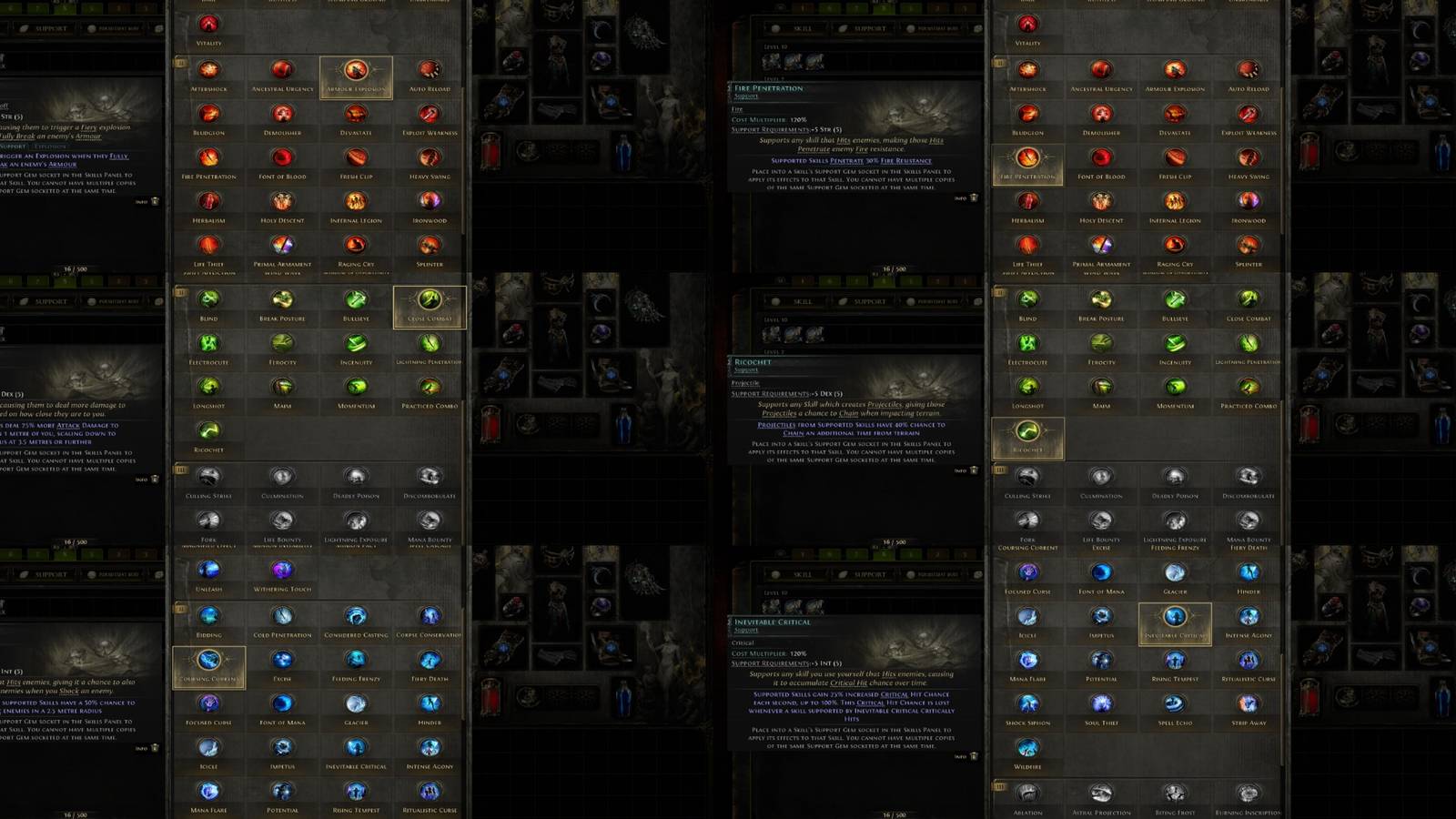Click the trash icon beside INFO to discard

tap(975, 197)
